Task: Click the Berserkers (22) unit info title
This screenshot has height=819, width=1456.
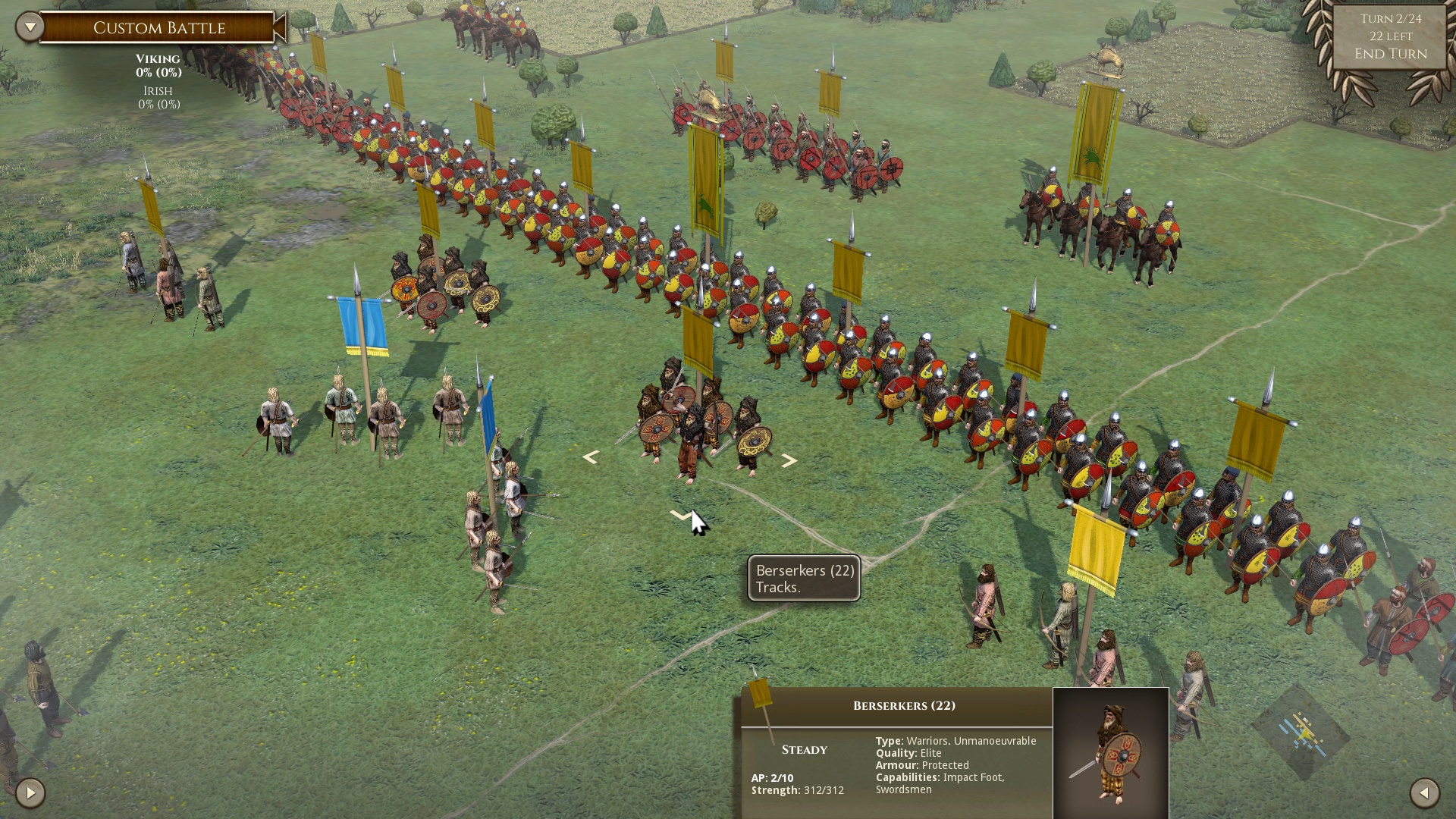Action: tap(903, 706)
